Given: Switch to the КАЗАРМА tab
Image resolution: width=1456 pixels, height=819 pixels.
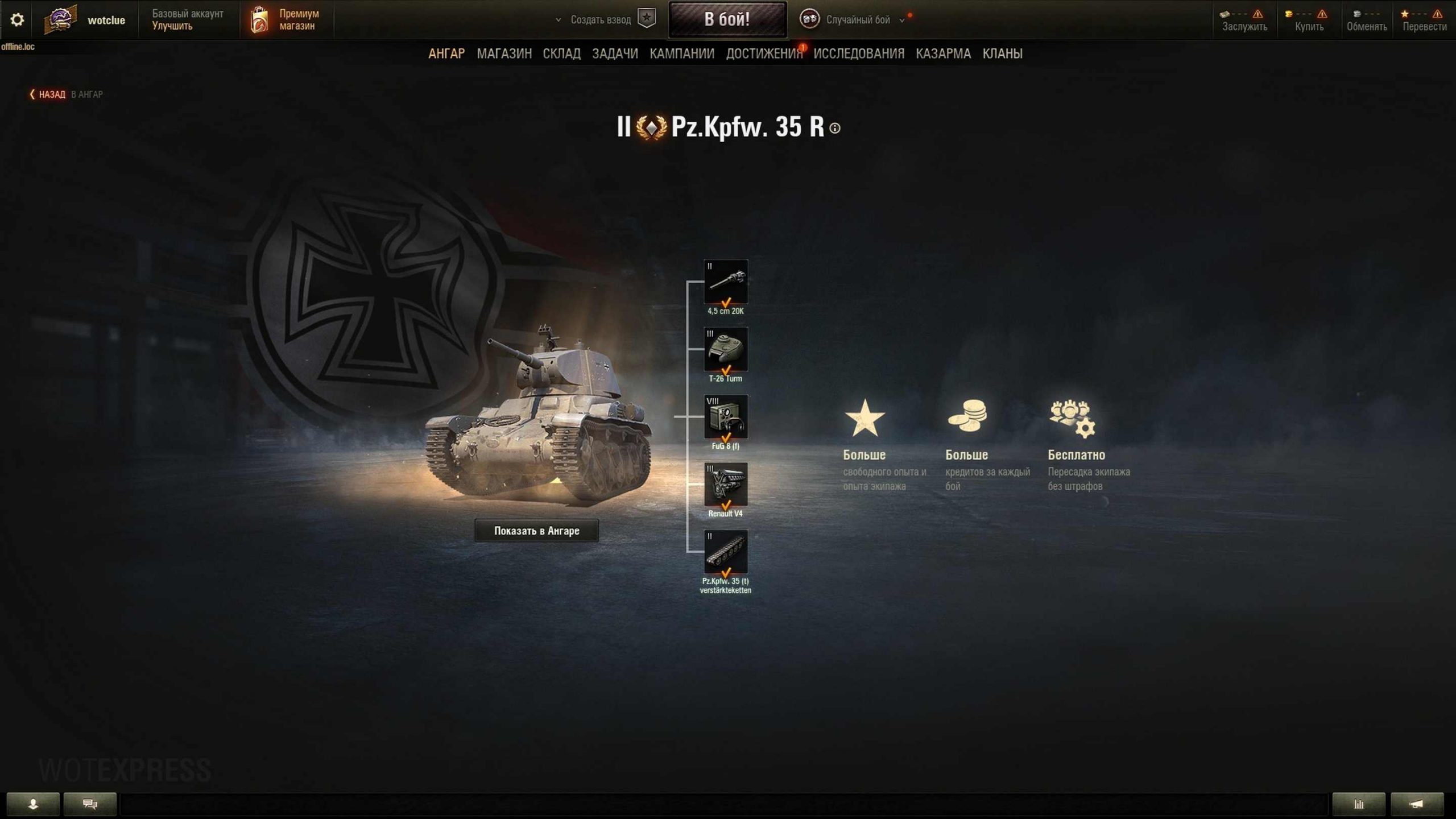Looking at the screenshot, I should click(x=943, y=53).
